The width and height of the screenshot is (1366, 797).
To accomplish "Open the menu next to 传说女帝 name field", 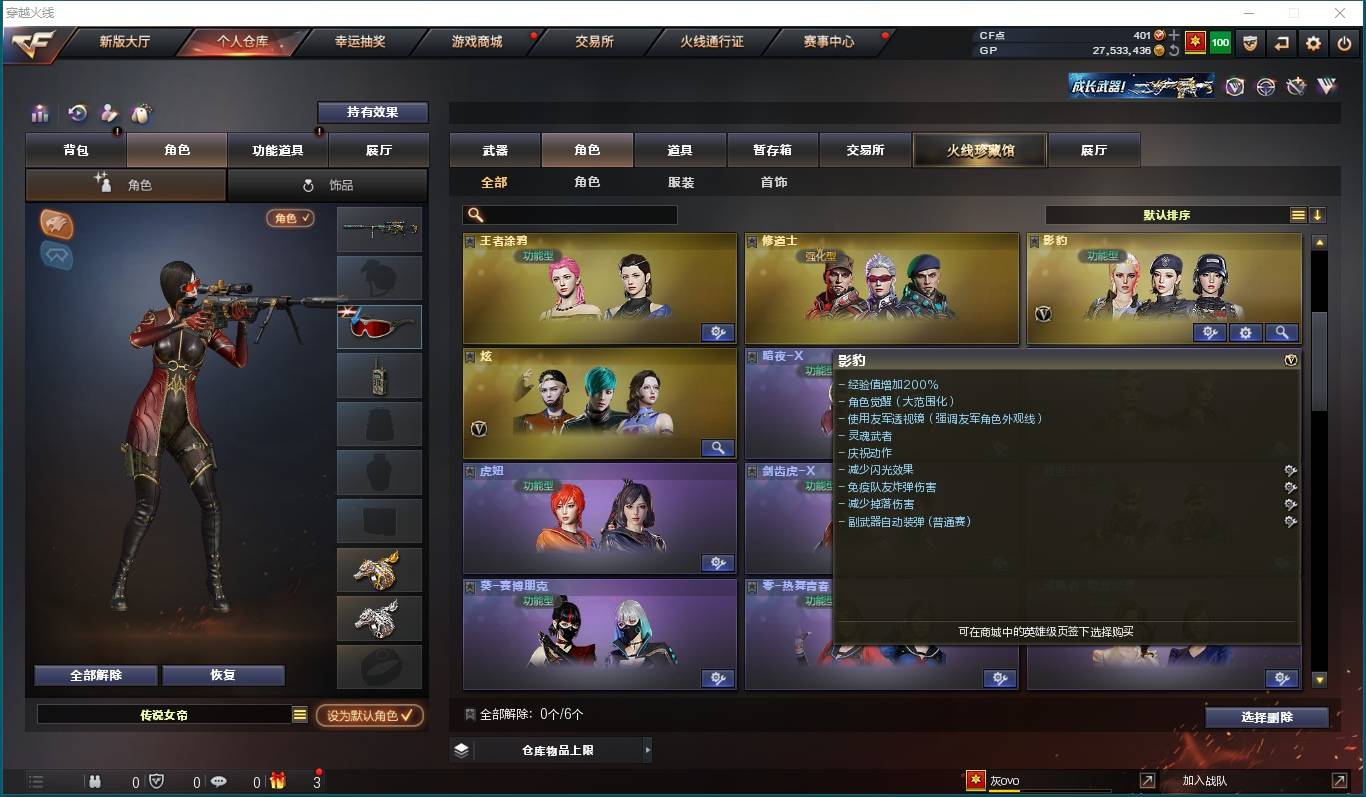I will pyautogui.click(x=301, y=714).
